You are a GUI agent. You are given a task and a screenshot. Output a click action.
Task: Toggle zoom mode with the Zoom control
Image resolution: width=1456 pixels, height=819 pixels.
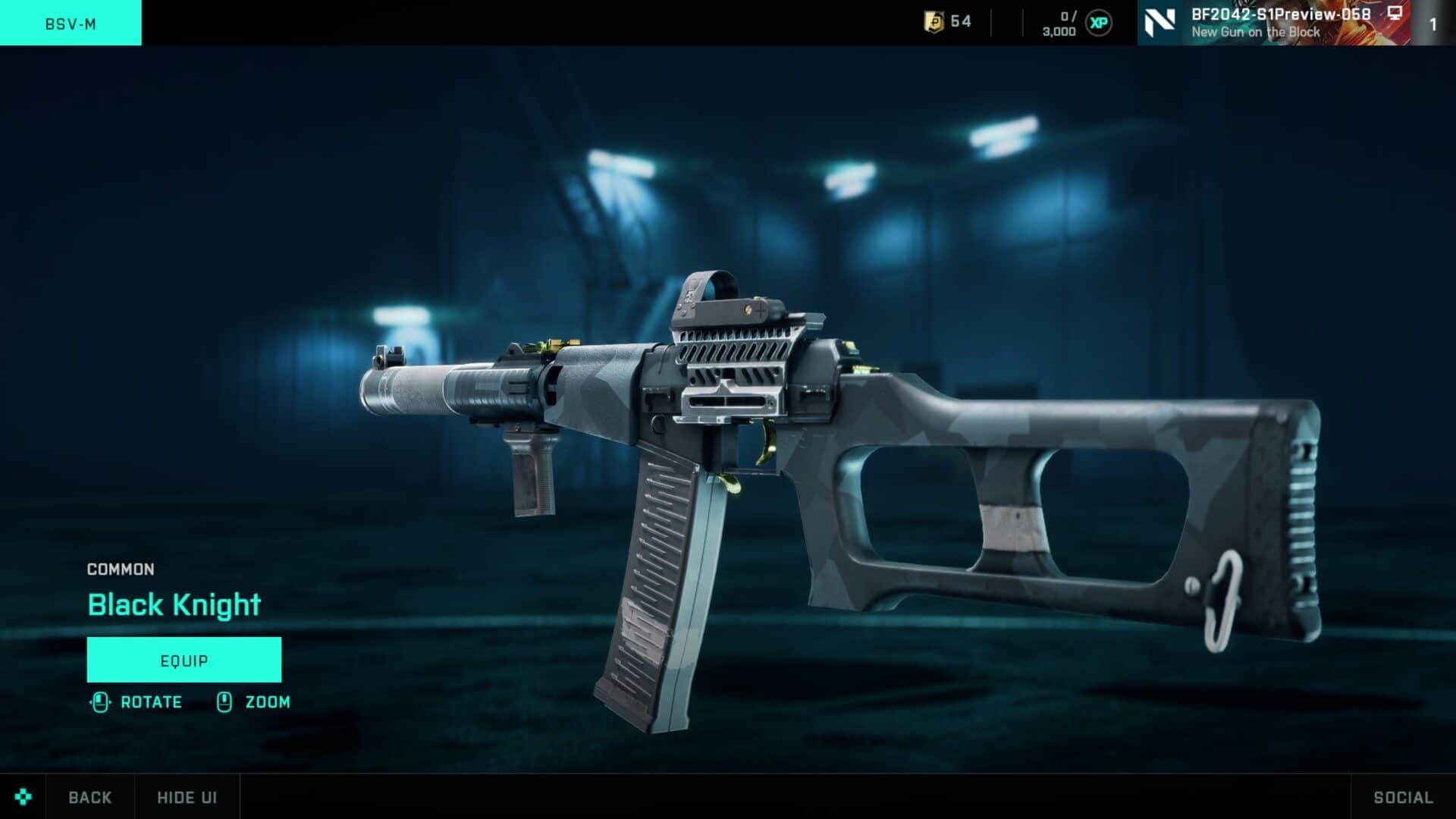[x=267, y=701]
